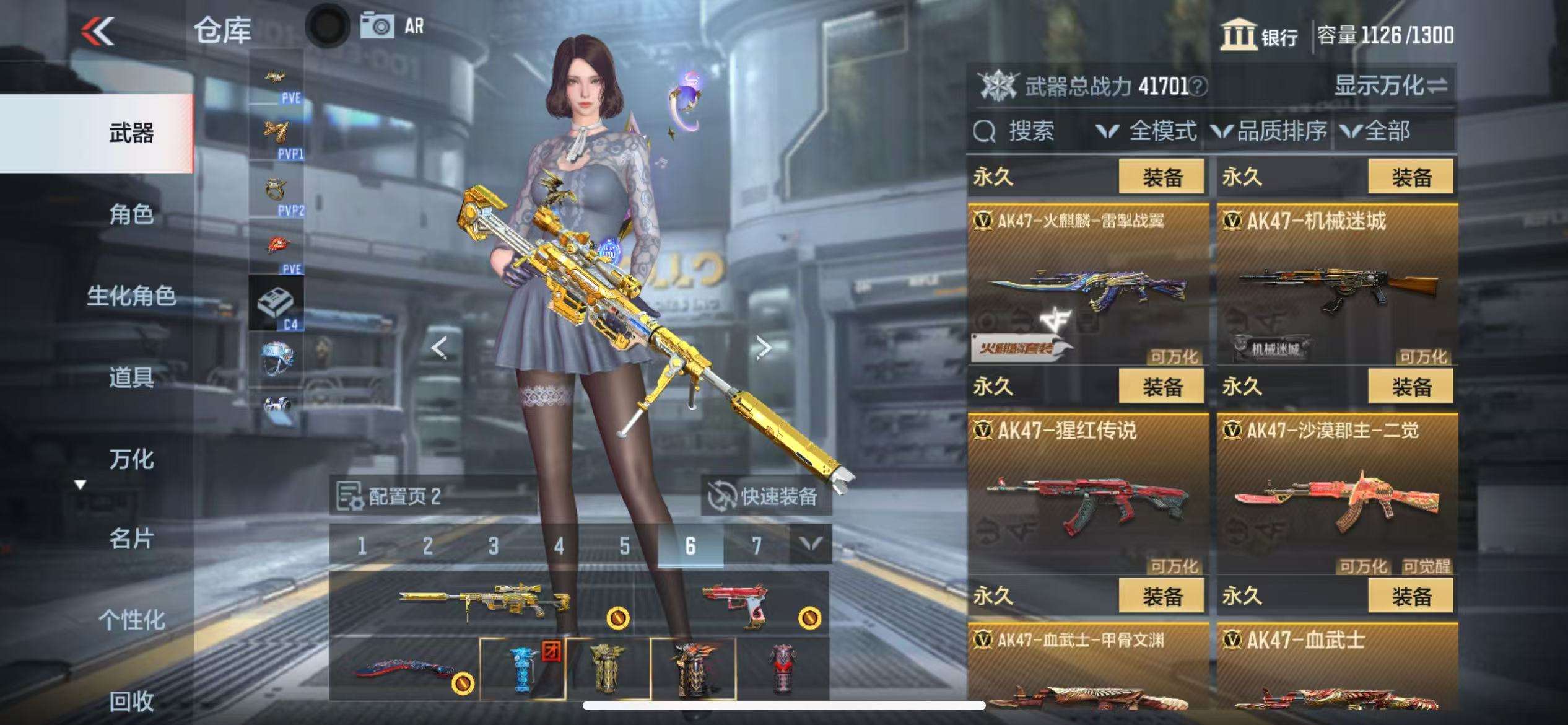Switch to the 名片 tab
This screenshot has width=1568, height=725.
click(131, 539)
